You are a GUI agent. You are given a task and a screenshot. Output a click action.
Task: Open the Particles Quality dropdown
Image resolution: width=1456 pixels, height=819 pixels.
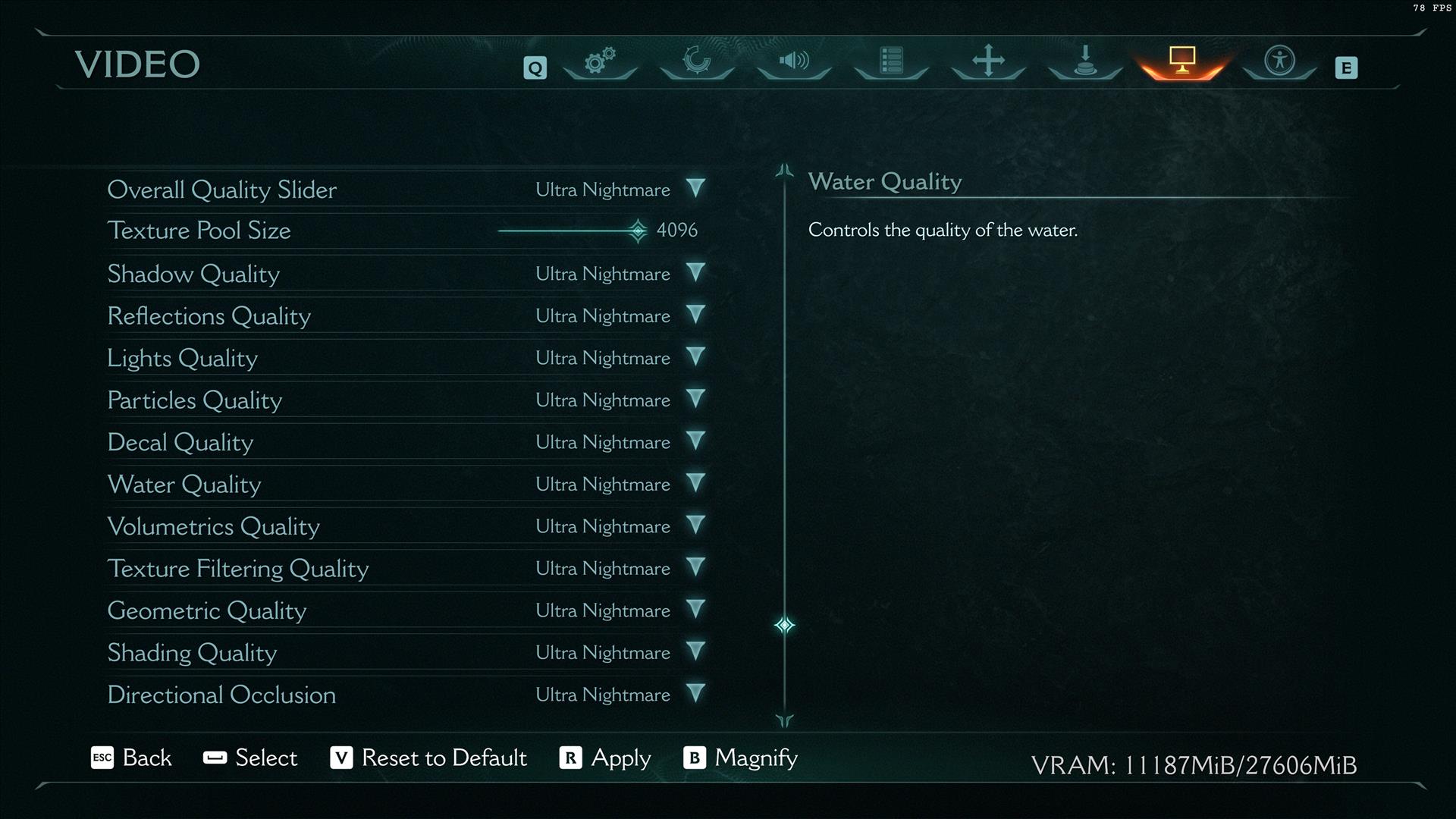tap(695, 399)
